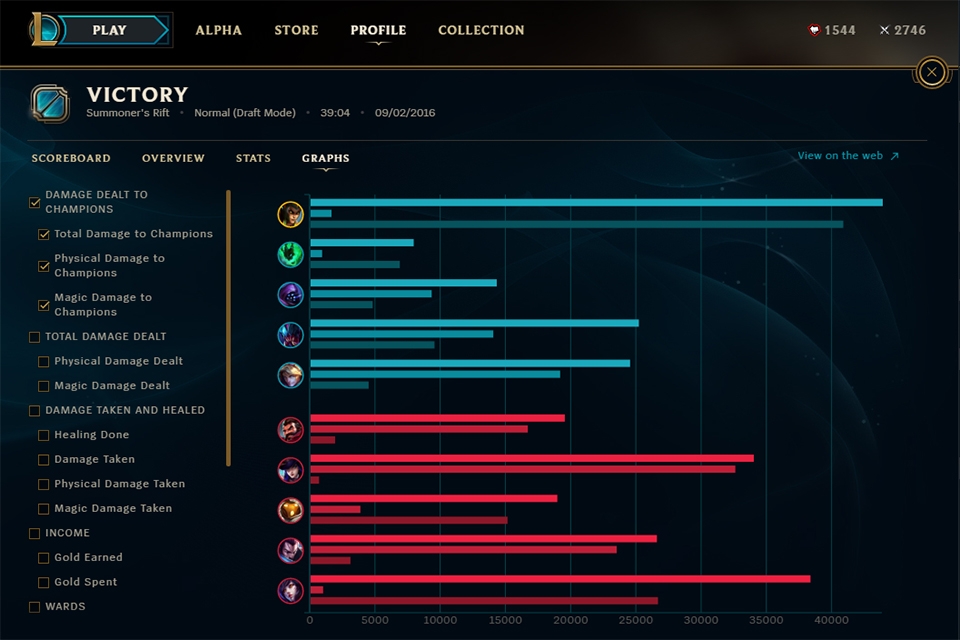Toggle Physical Damage to Champions checkbox
The image size is (960, 640).
pyautogui.click(x=44, y=266)
